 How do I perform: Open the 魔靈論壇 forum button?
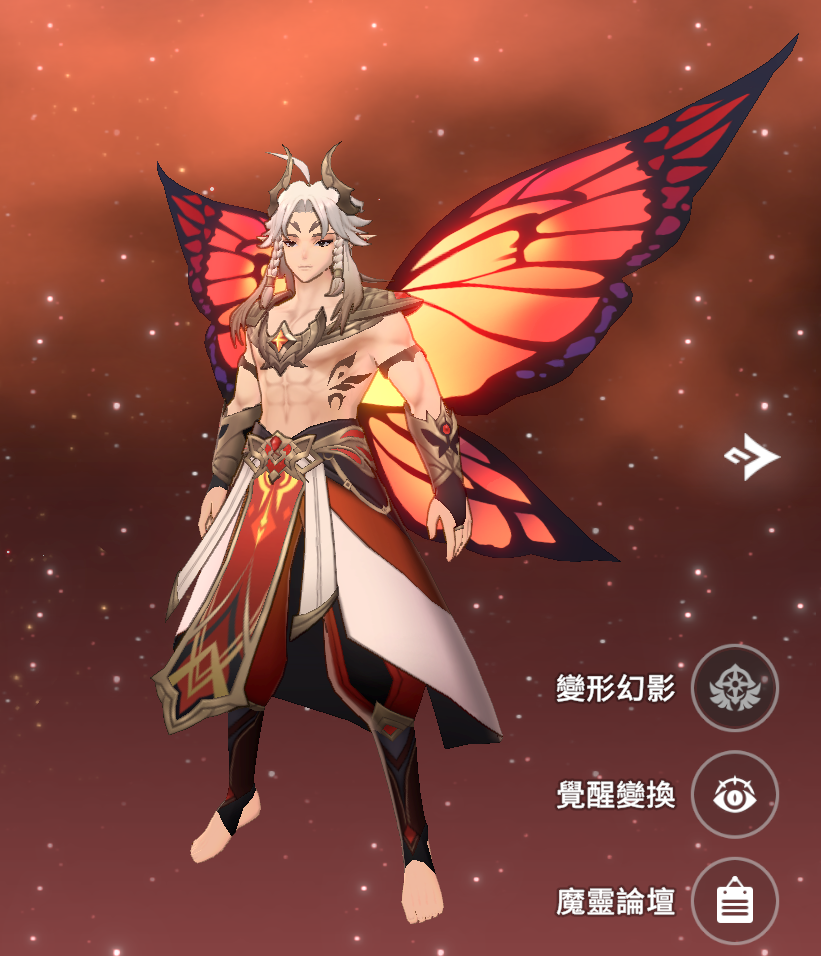coord(735,902)
